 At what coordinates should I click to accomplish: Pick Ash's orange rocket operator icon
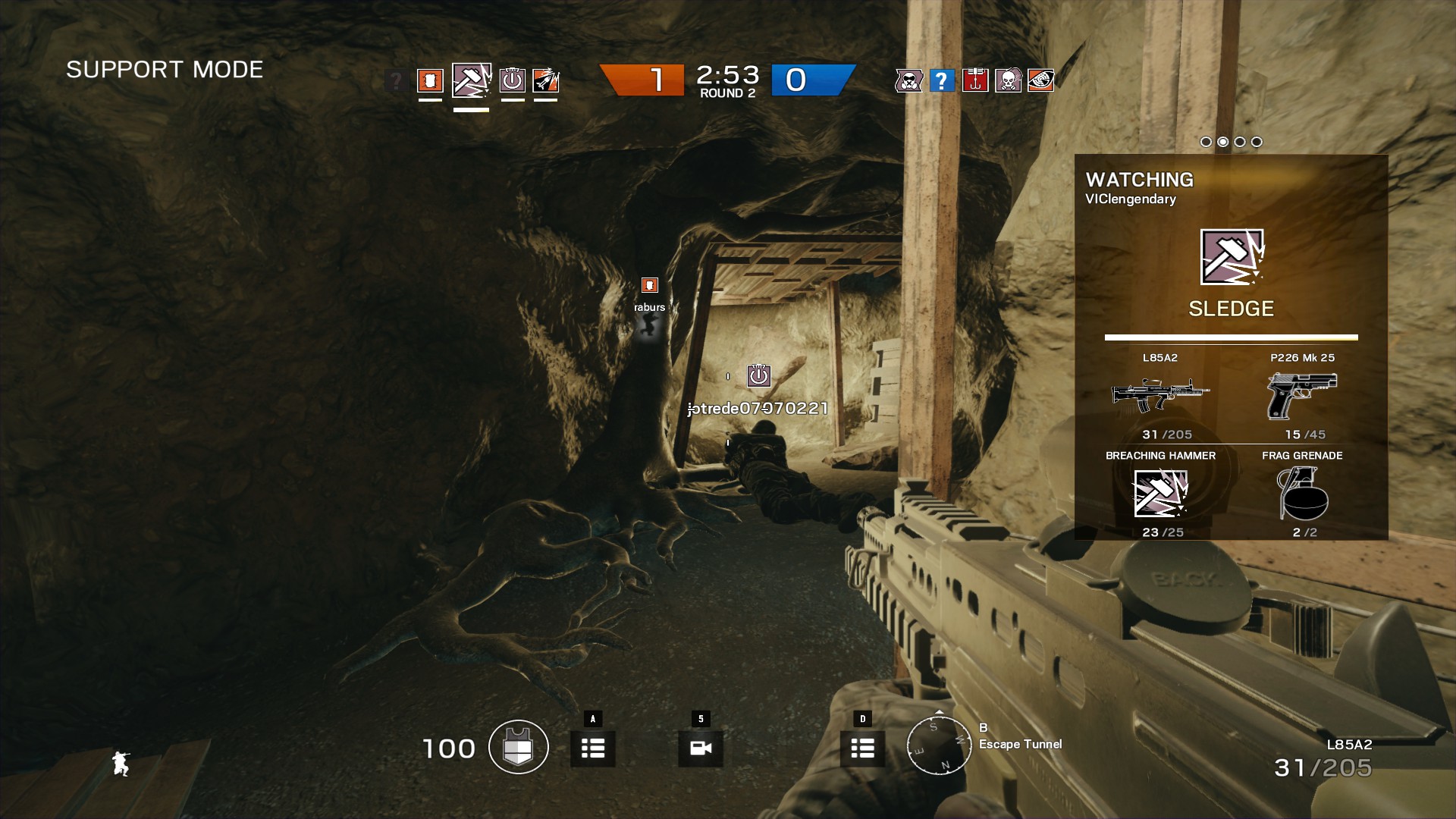tap(545, 80)
